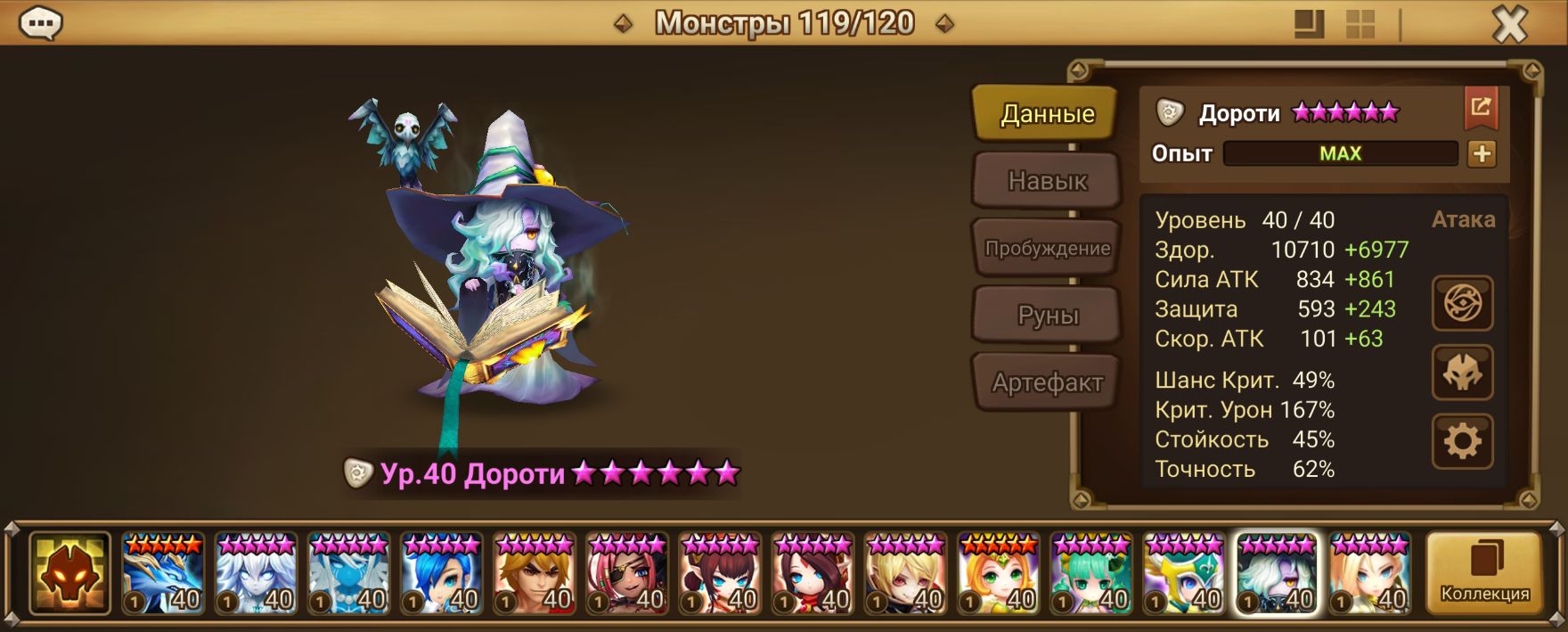
Task: Open the Пробуждение tab
Action: point(1047,249)
